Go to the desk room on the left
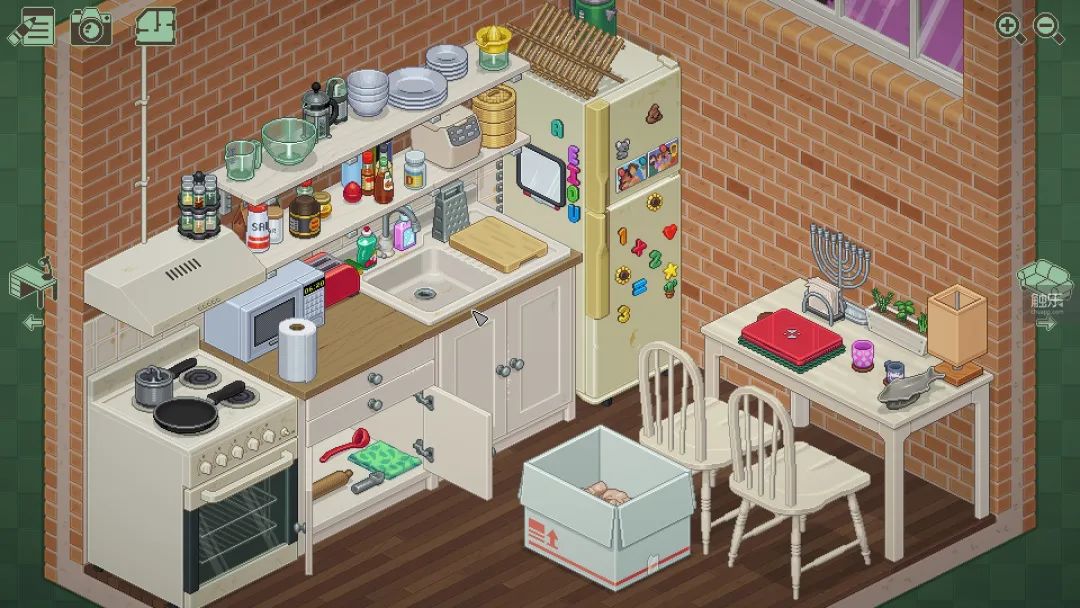1080x608 pixels. (32, 285)
